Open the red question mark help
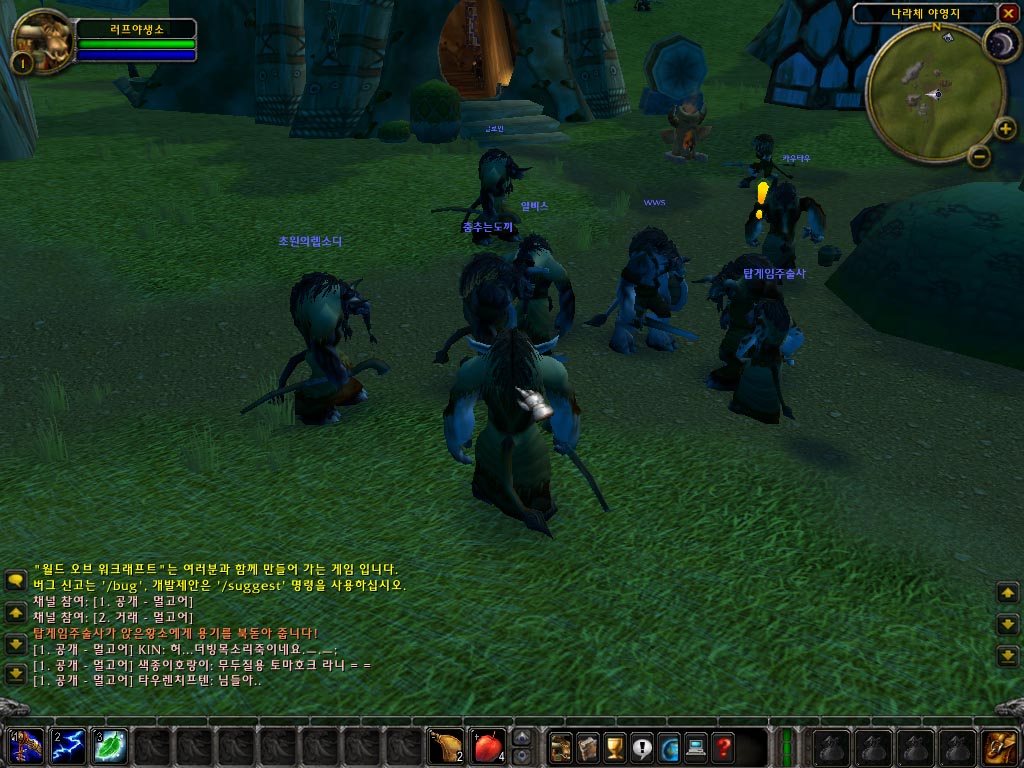 [x=722, y=747]
